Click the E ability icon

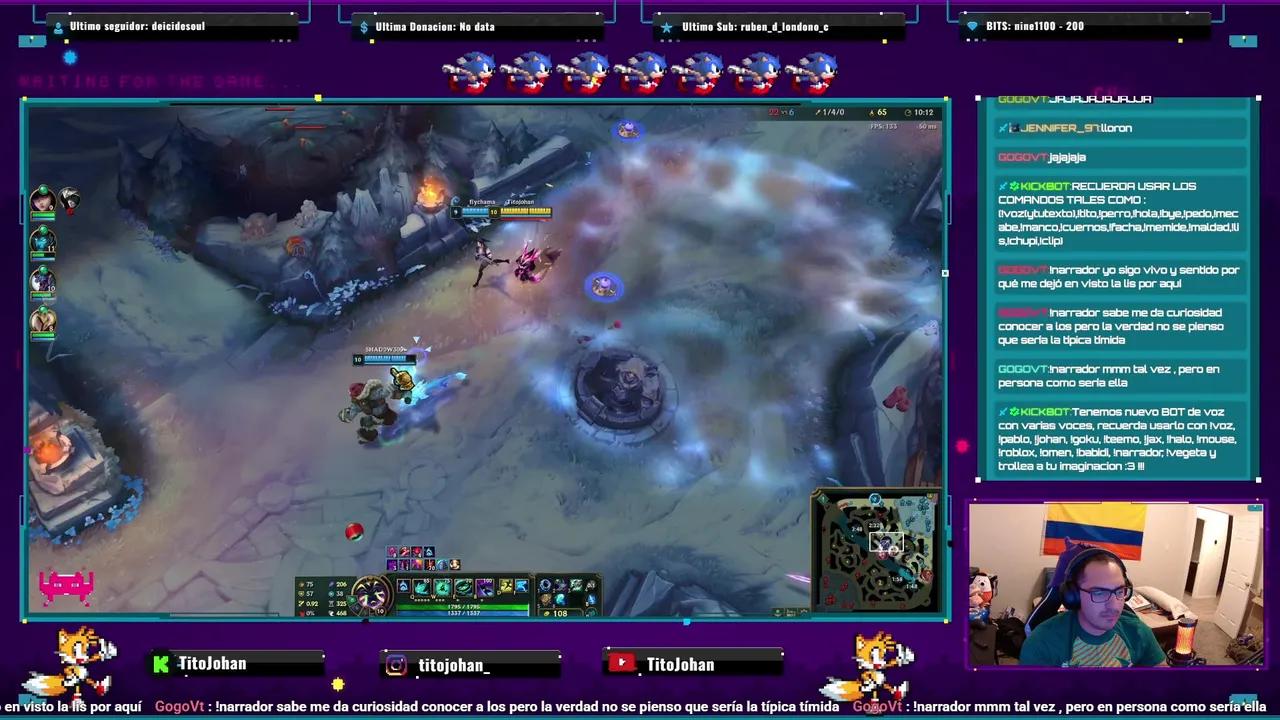pyautogui.click(x=464, y=587)
